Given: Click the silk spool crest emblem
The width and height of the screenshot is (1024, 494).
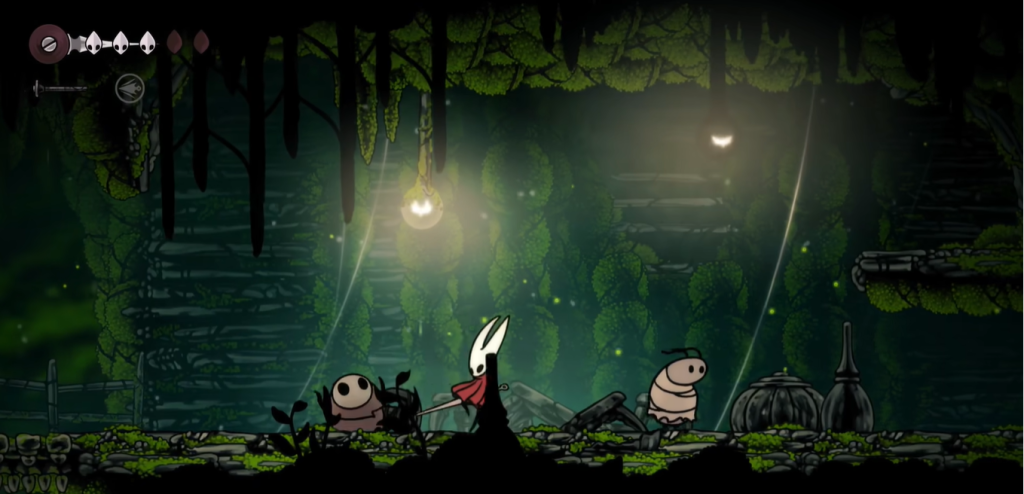Looking at the screenshot, I should click(x=46, y=43).
